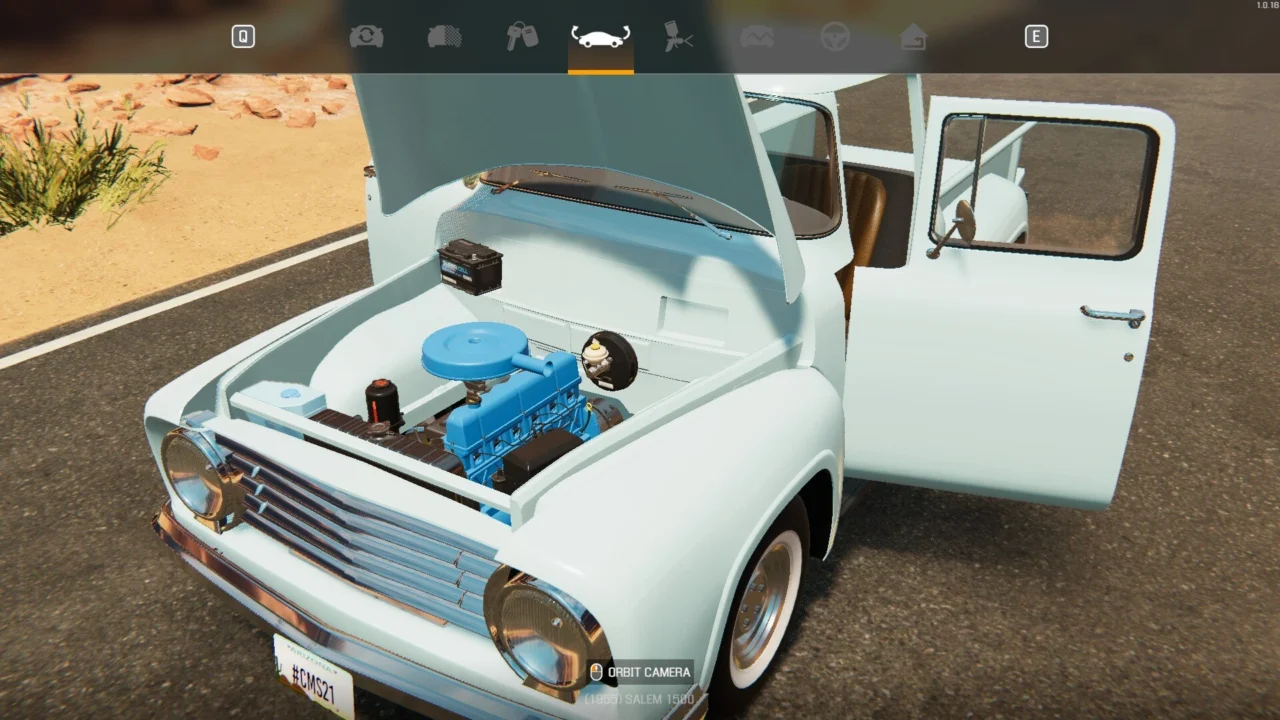This screenshot has height=720, width=1280.
Task: Open the car swap icon tab
Action: [x=366, y=37]
